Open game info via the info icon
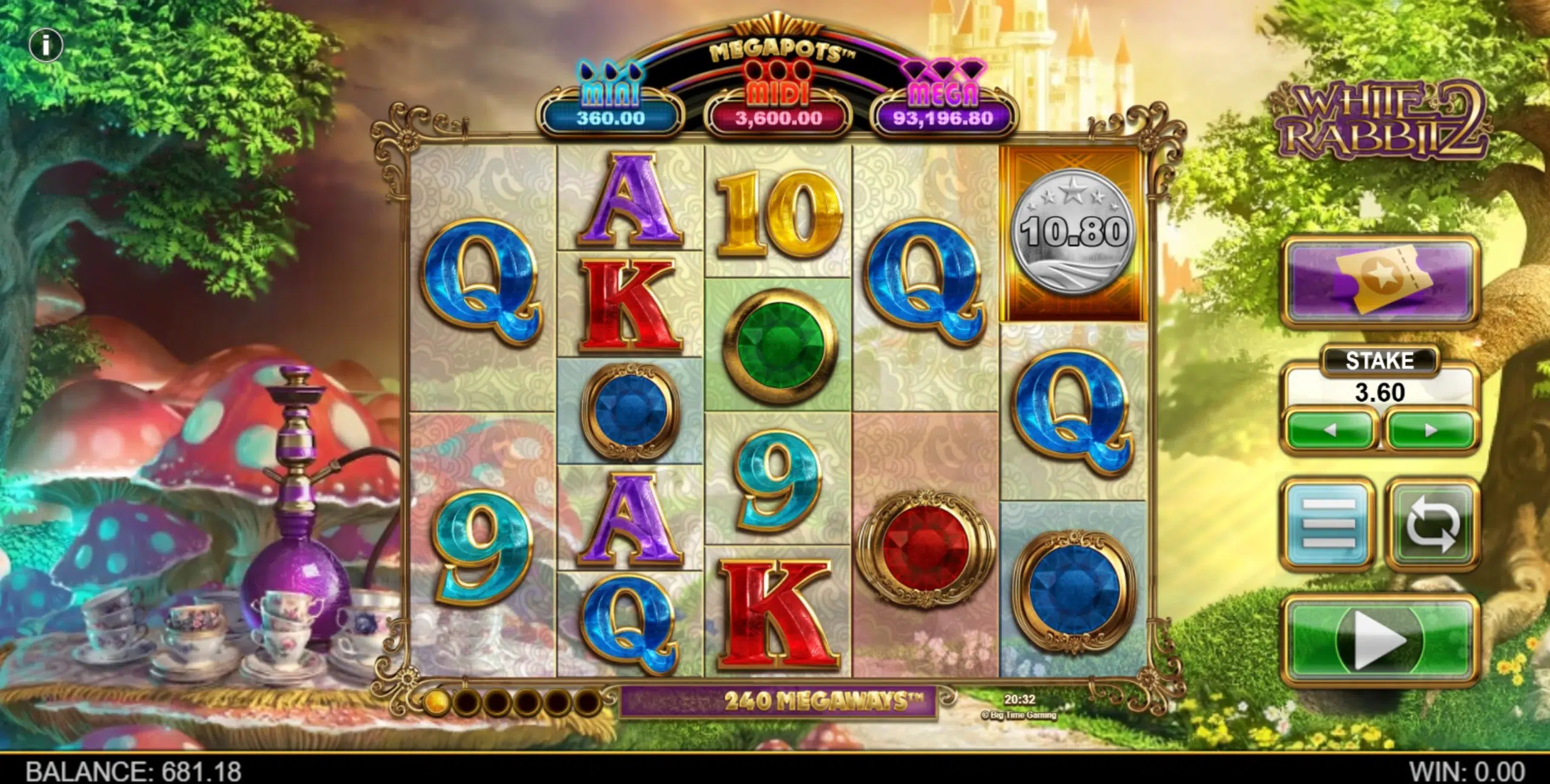 (47, 44)
